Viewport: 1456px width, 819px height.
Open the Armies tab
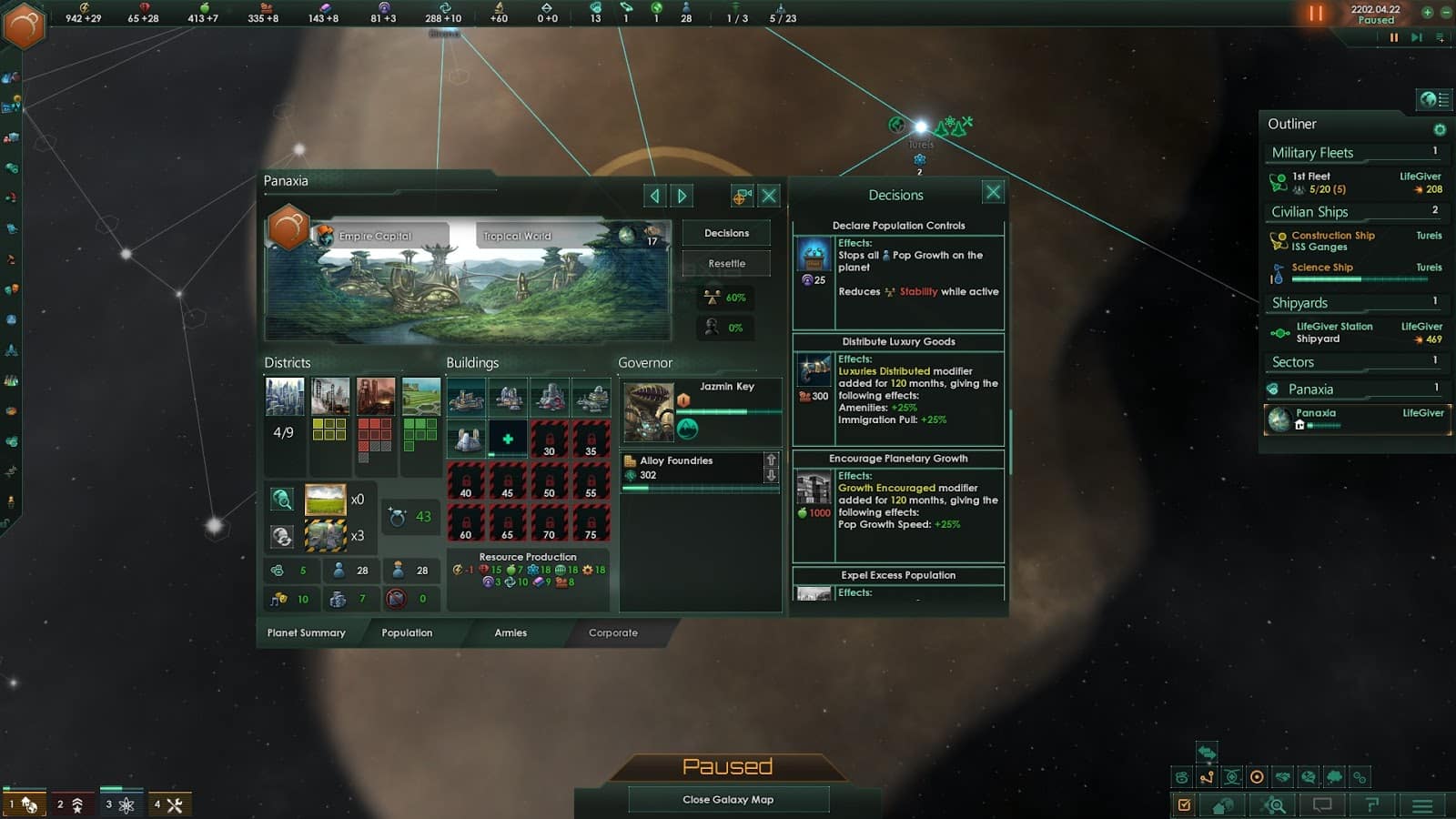pos(511,632)
